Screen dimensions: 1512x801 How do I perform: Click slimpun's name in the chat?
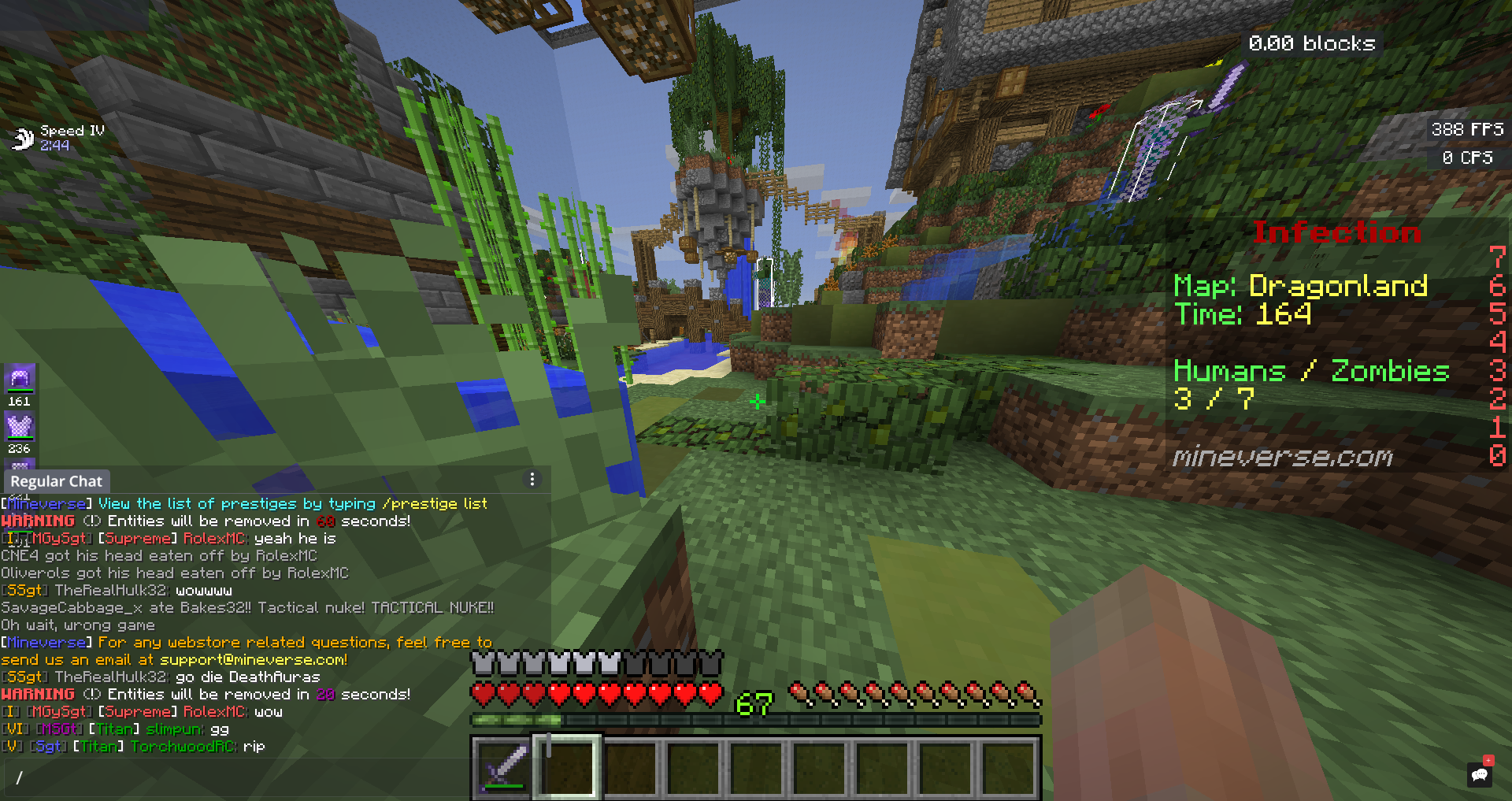[x=174, y=729]
